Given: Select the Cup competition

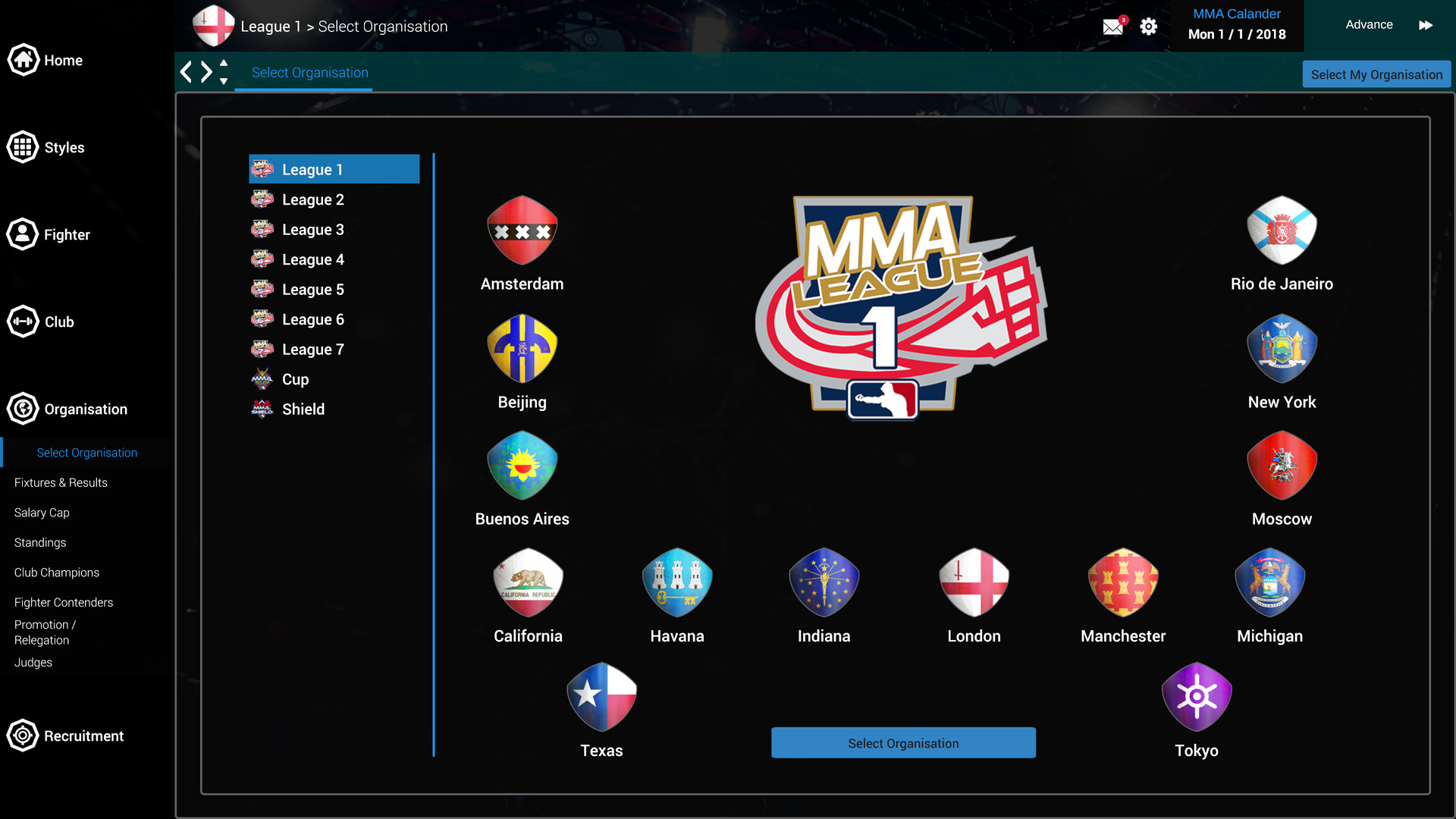Looking at the screenshot, I should [x=294, y=379].
